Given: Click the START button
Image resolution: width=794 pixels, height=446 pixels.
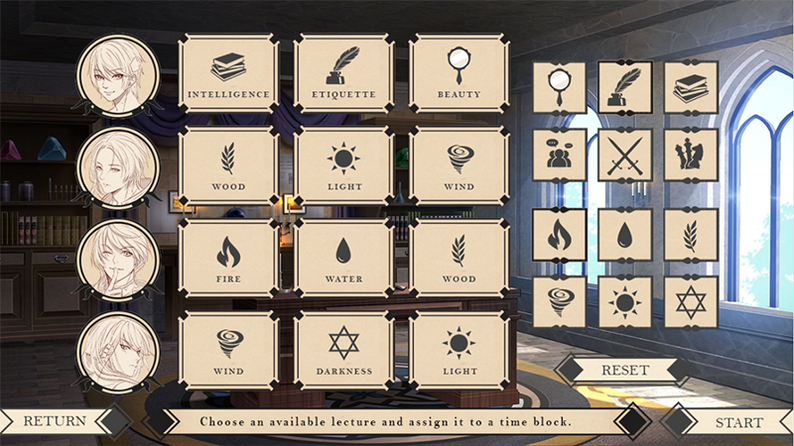Looking at the screenshot, I should click(738, 422).
